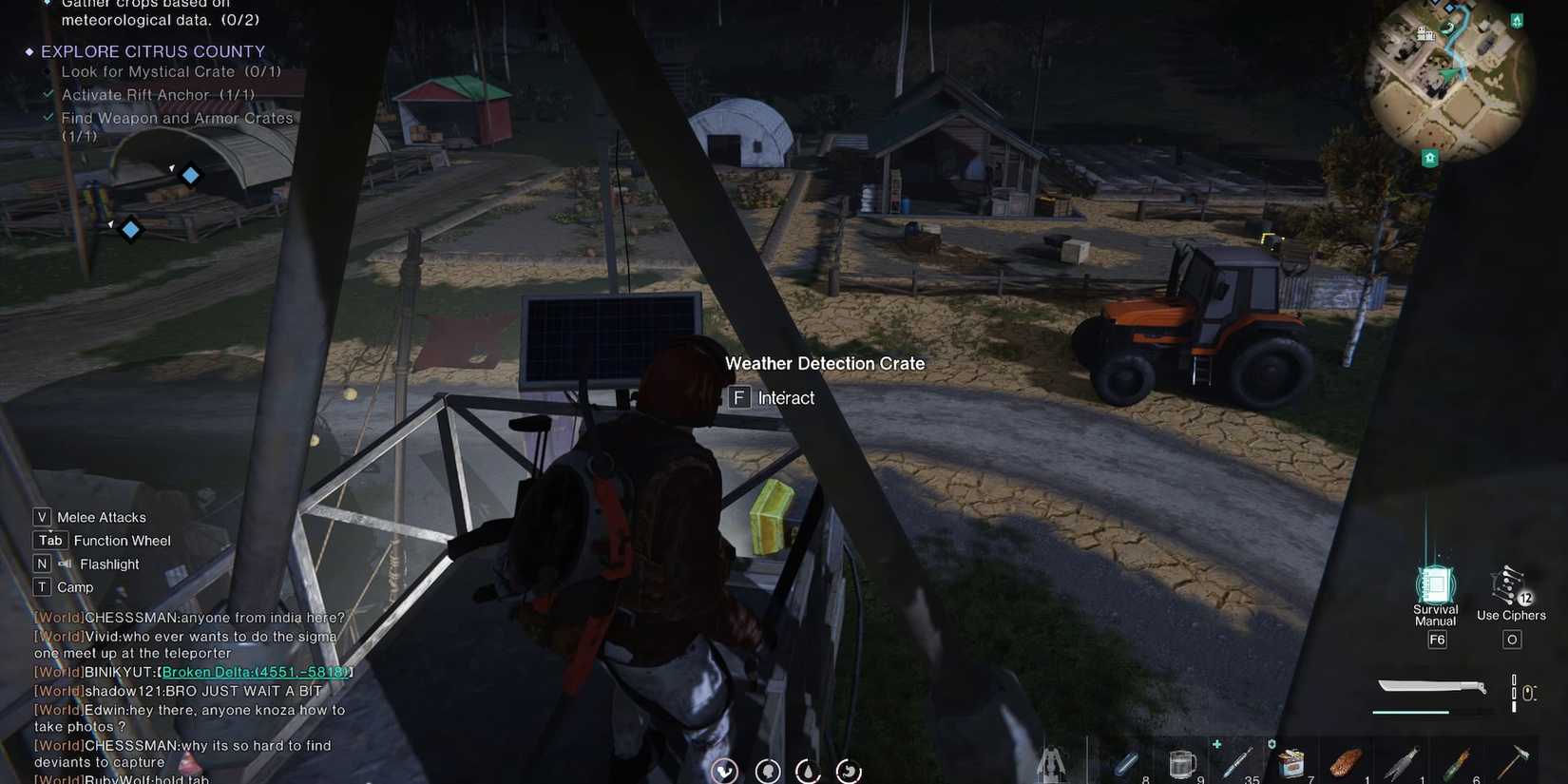Expand the plus marker above the syringe slot
1568x784 pixels.
pyautogui.click(x=1215, y=746)
